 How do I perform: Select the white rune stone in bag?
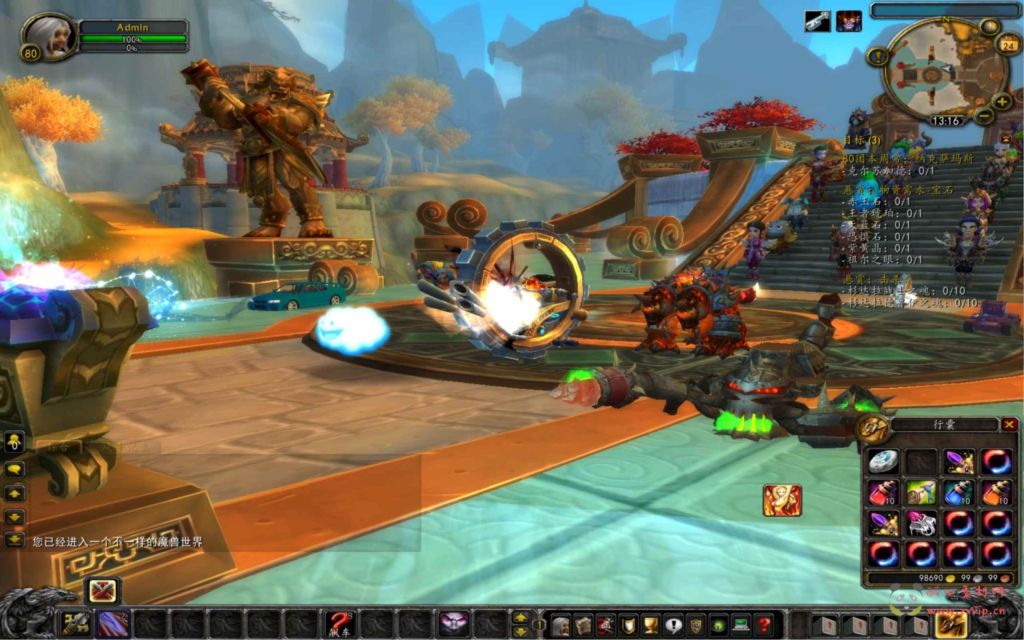(883, 461)
